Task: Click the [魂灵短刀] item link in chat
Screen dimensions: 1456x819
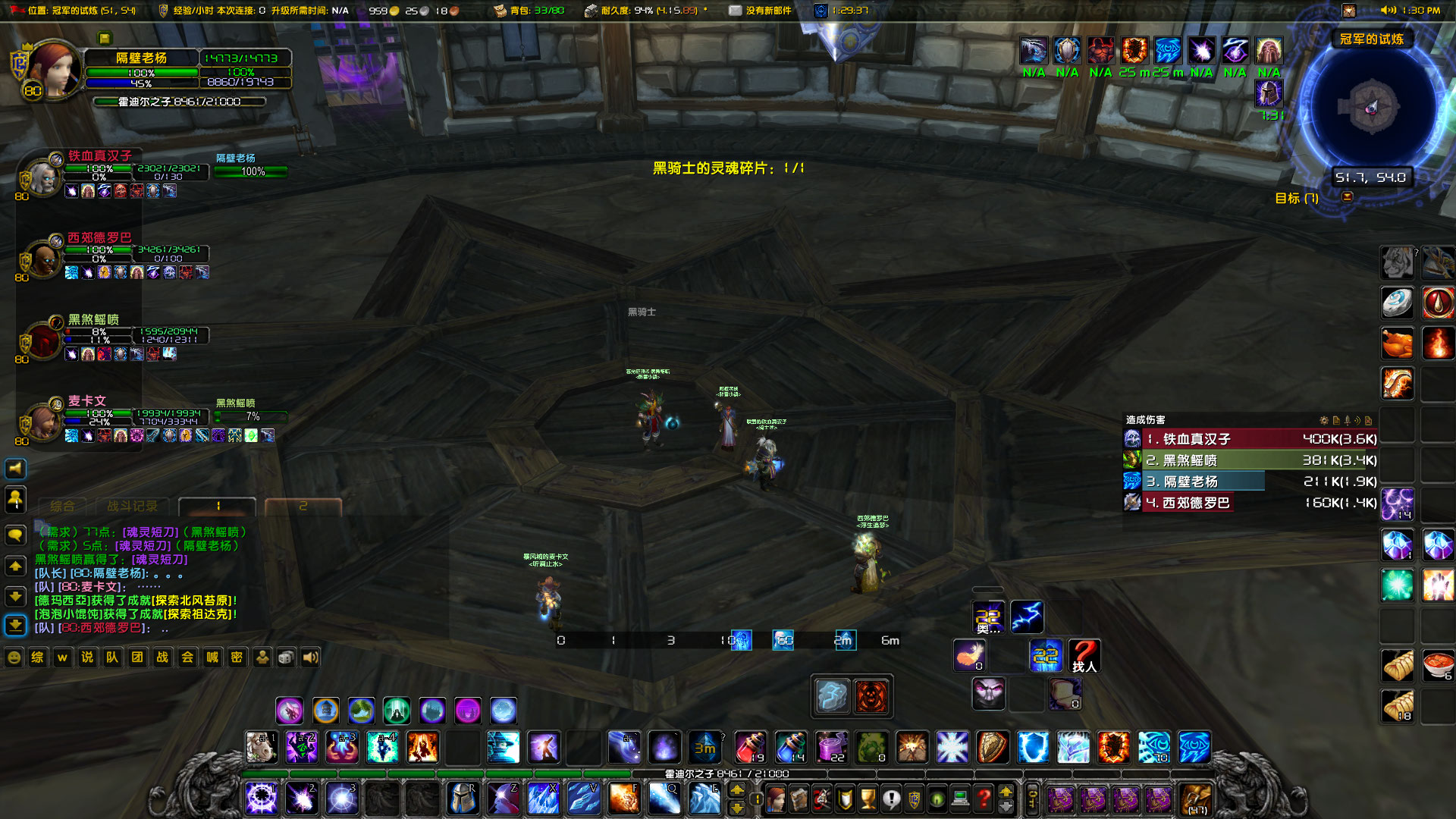Action: 149,532
